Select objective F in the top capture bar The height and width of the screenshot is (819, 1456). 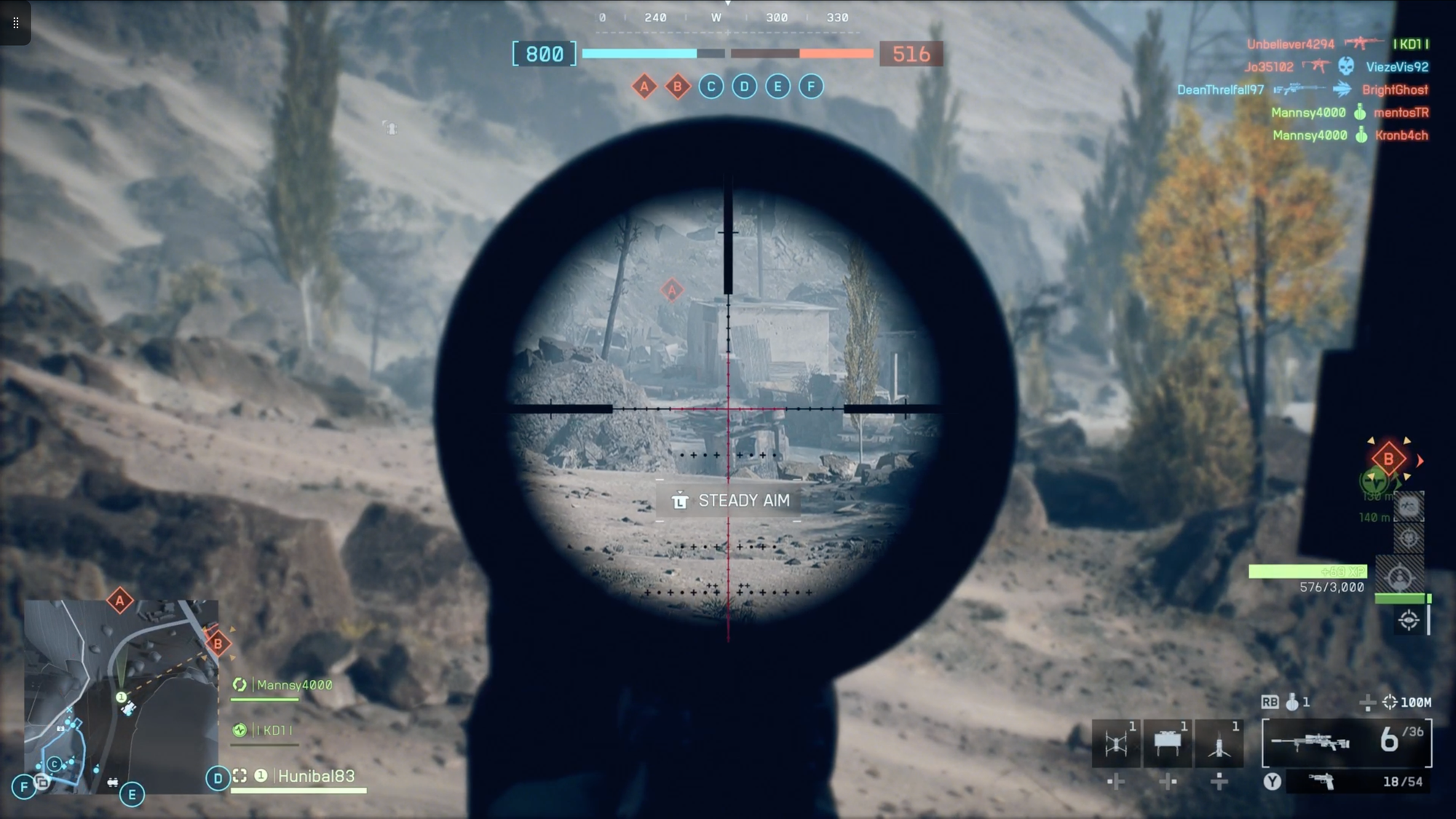coord(811,87)
